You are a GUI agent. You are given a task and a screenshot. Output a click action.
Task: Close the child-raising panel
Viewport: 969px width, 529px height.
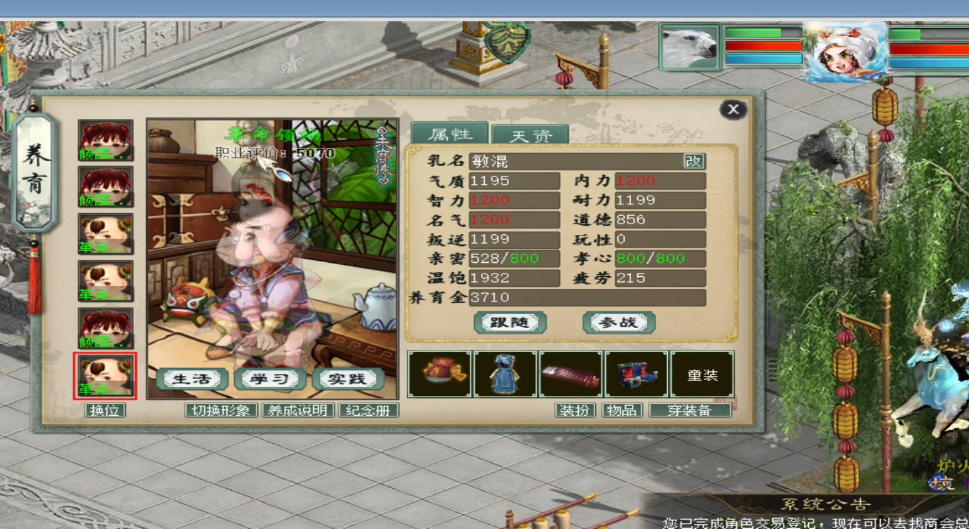coord(733,109)
